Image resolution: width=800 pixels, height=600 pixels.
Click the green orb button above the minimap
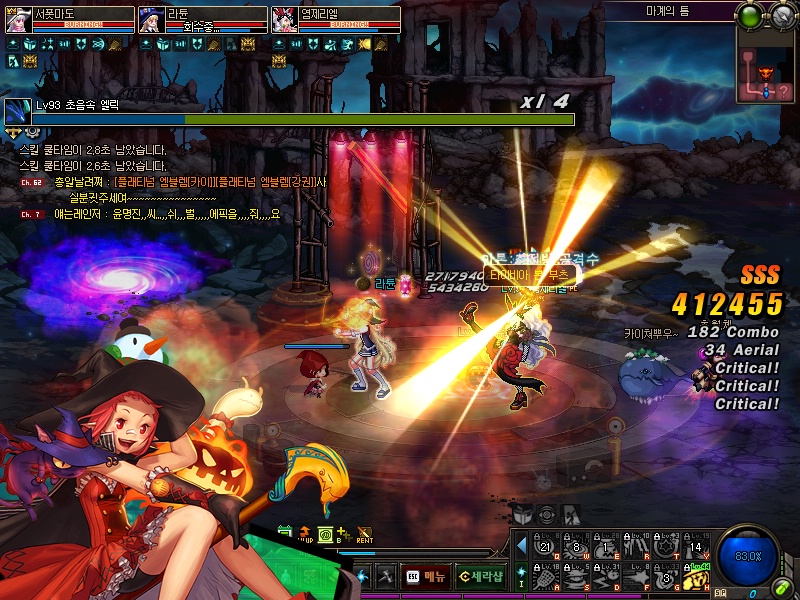coord(750,16)
